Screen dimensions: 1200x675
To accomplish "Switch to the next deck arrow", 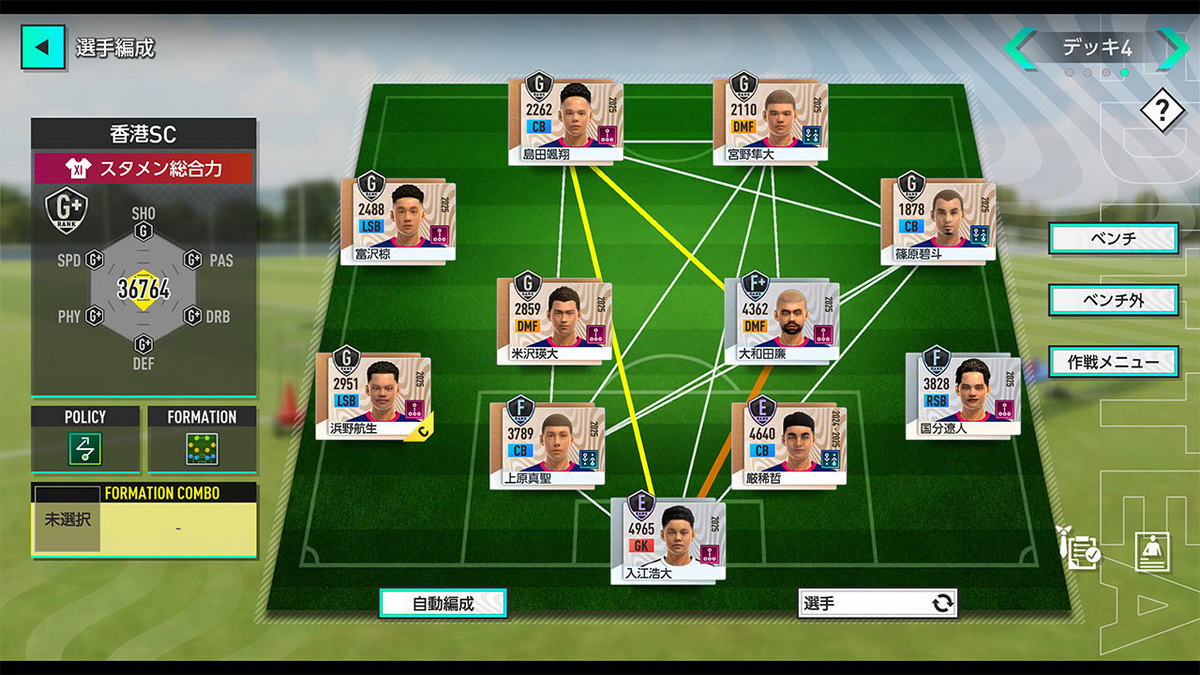I will [1170, 48].
